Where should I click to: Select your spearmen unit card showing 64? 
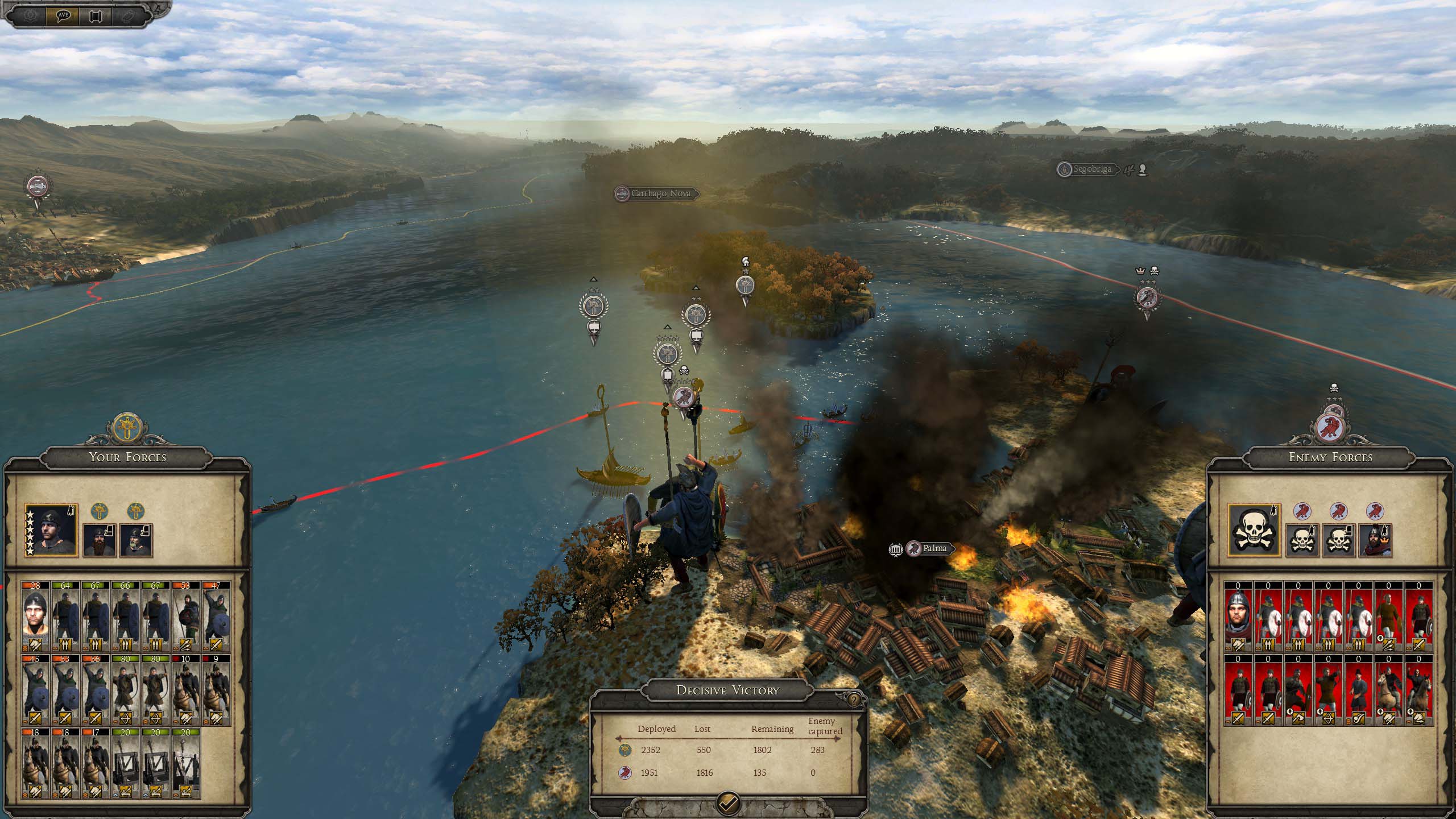66,615
